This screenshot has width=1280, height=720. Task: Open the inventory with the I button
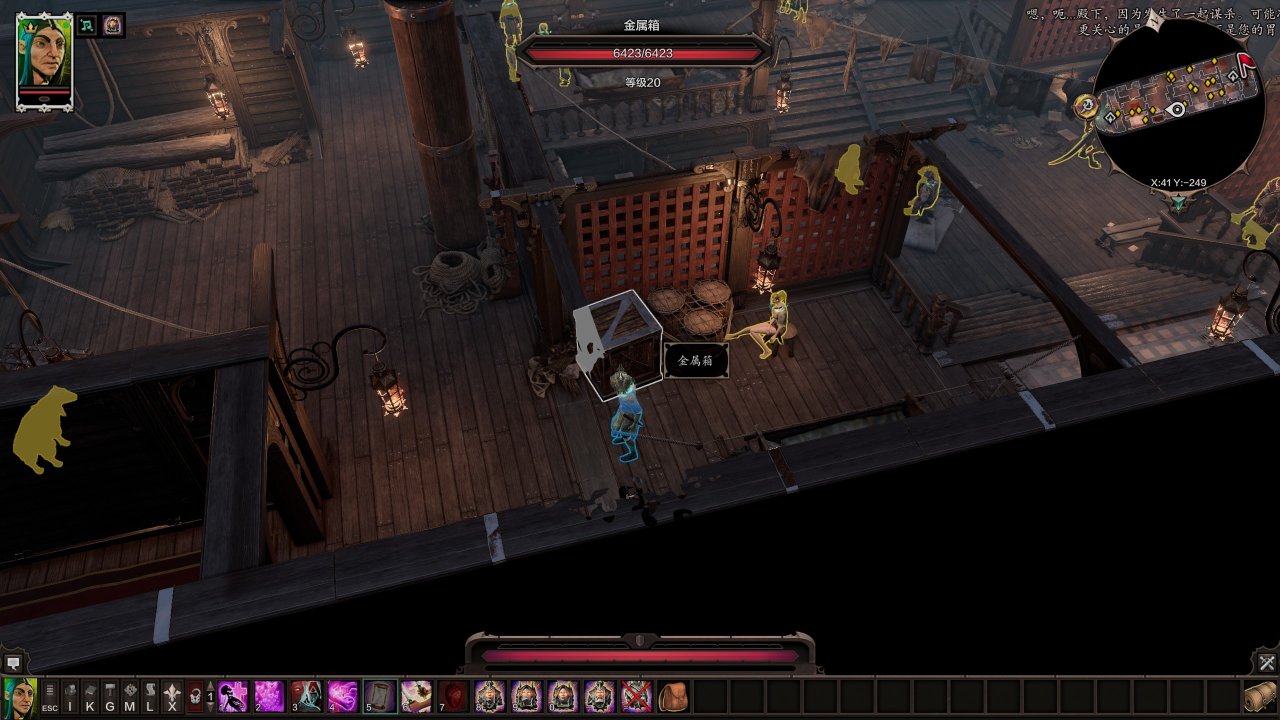pyautogui.click(x=70, y=696)
